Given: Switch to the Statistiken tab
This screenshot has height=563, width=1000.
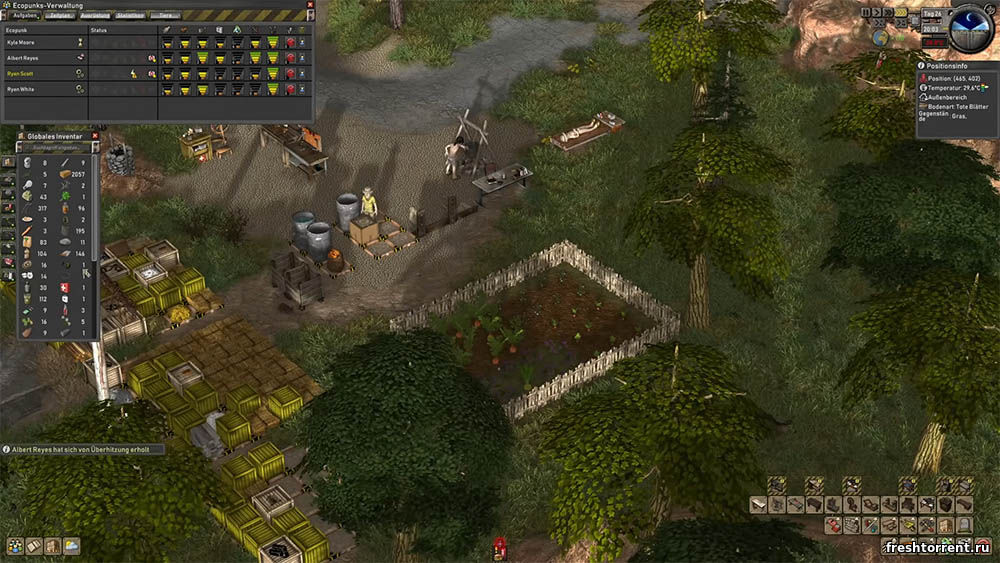Looking at the screenshot, I should [130, 16].
